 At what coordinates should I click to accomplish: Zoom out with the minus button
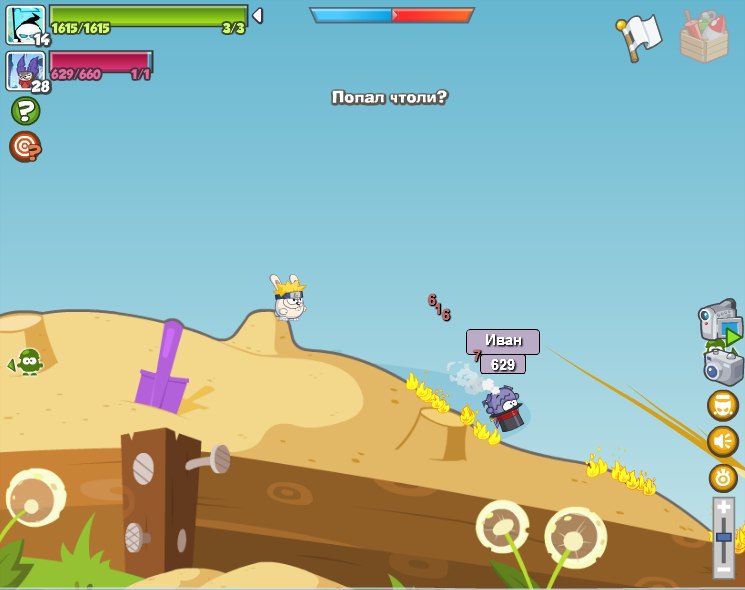click(x=723, y=568)
